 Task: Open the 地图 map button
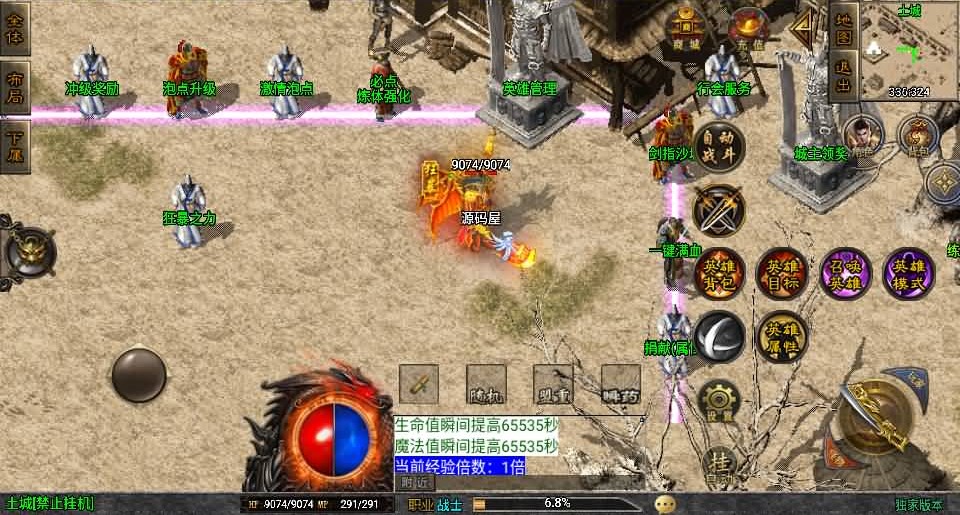click(844, 26)
